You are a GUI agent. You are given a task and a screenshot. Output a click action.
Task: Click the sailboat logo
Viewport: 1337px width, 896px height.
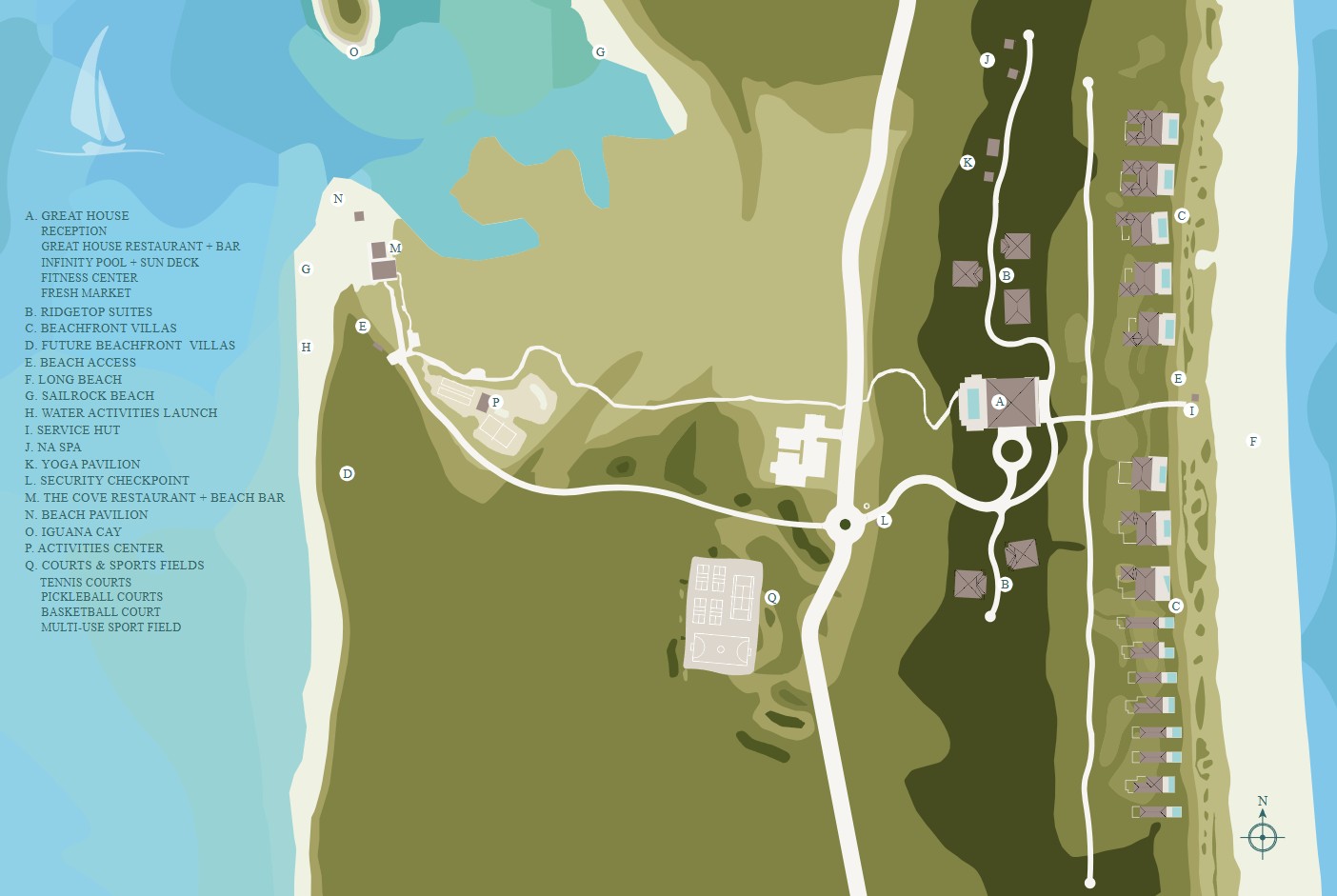(x=98, y=100)
